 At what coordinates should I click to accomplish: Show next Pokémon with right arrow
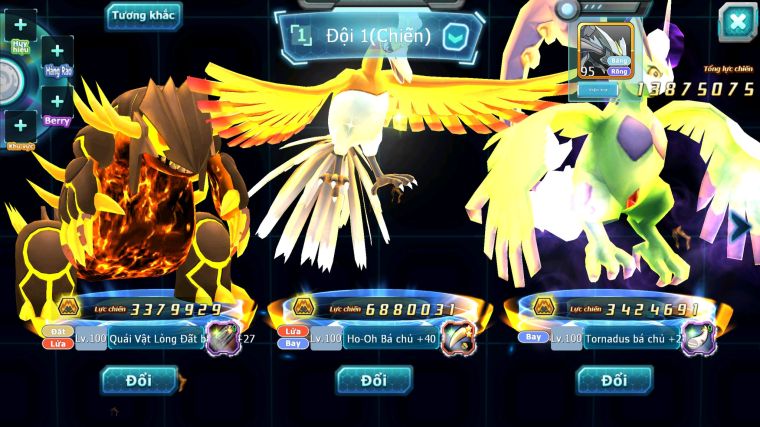click(739, 227)
